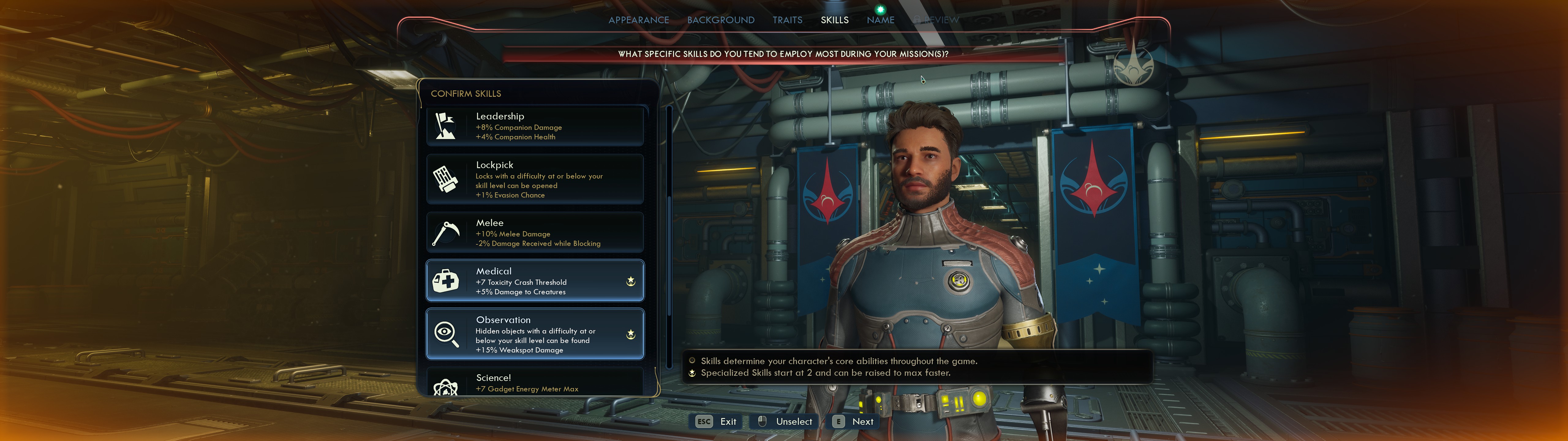Click the Observation skill entry
1568x441 pixels.
(x=534, y=334)
